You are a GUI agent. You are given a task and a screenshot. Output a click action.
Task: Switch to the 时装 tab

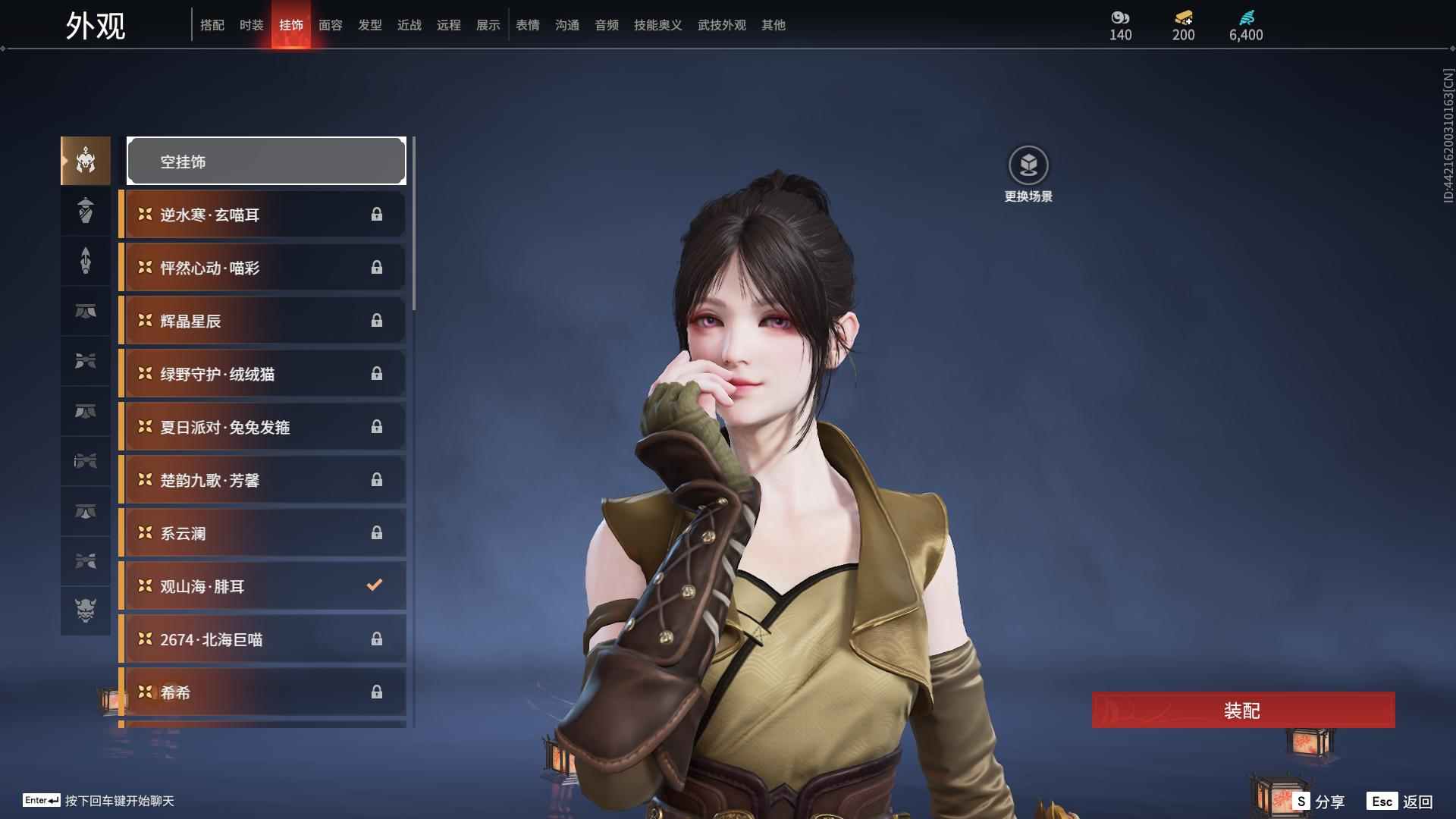point(252,25)
